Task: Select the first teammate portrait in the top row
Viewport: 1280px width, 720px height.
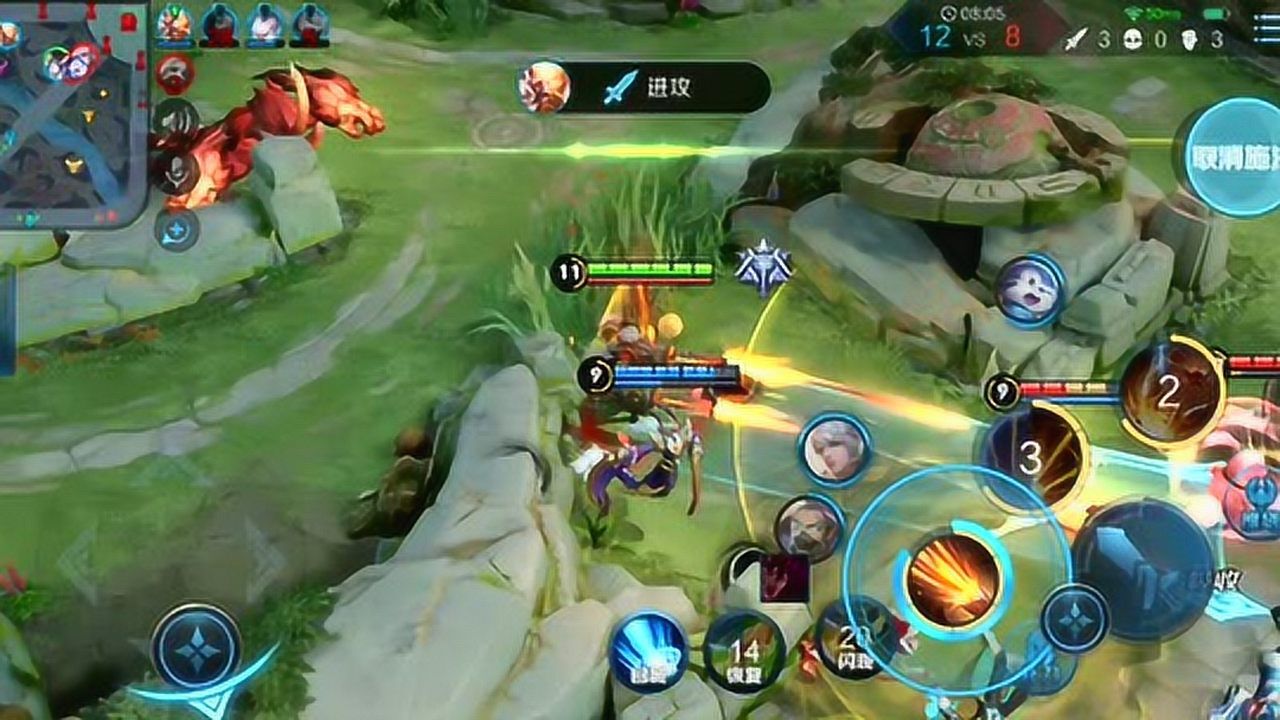Action: pyautogui.click(x=174, y=24)
